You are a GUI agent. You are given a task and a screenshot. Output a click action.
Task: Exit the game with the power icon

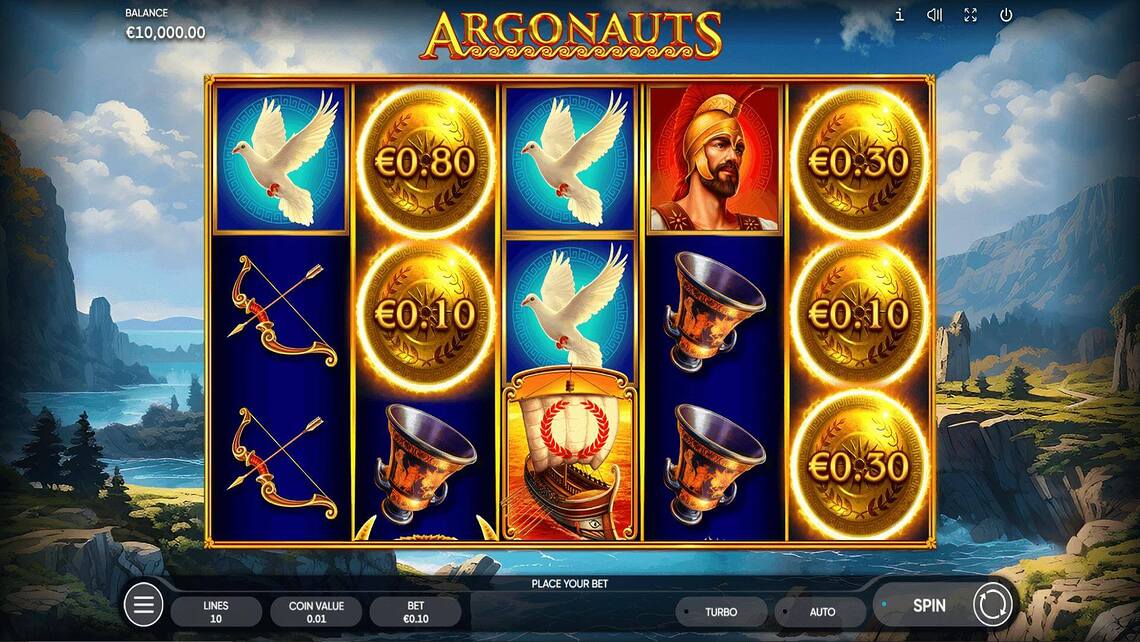tap(1006, 15)
